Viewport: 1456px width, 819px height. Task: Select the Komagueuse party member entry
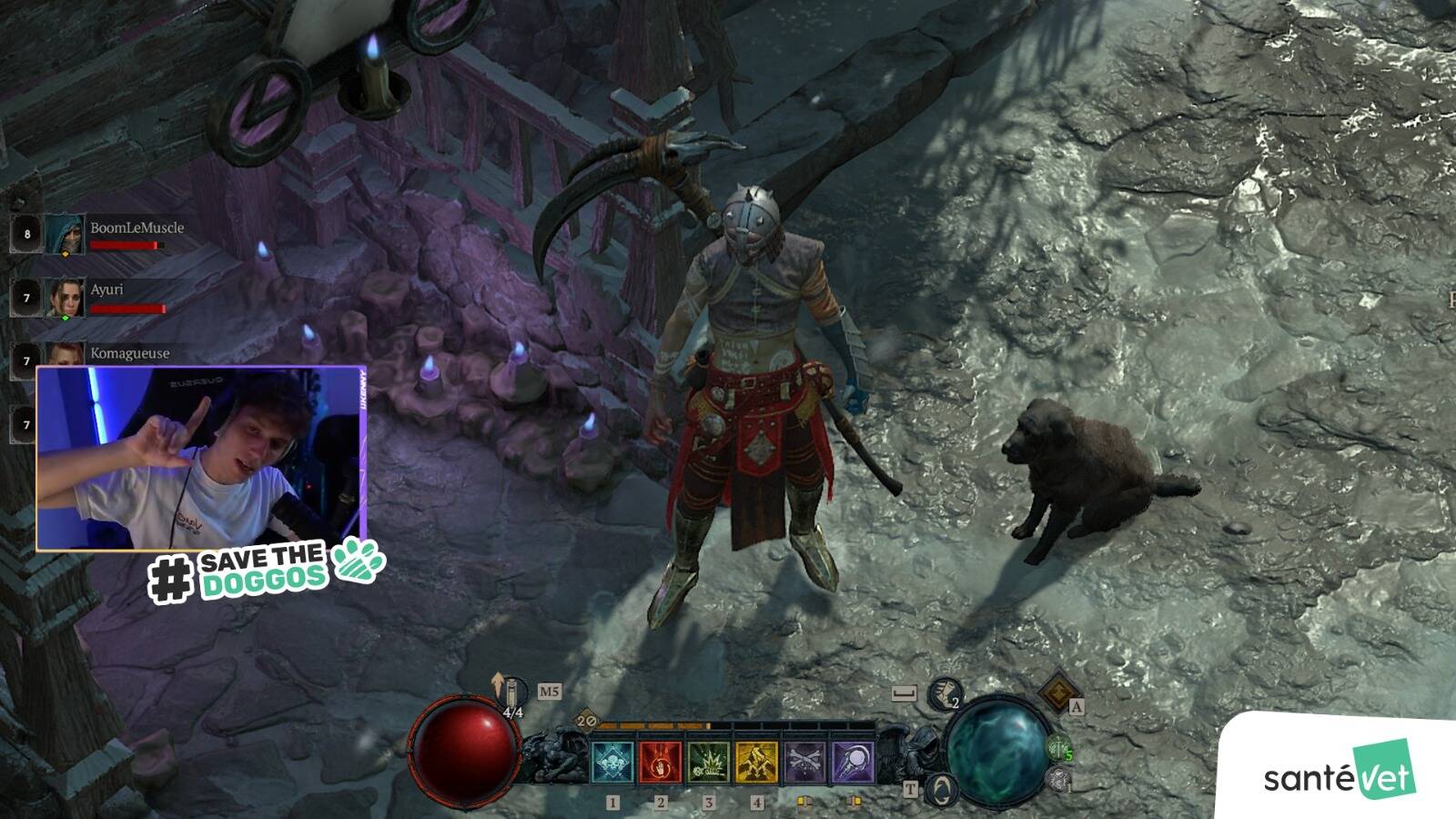click(129, 353)
